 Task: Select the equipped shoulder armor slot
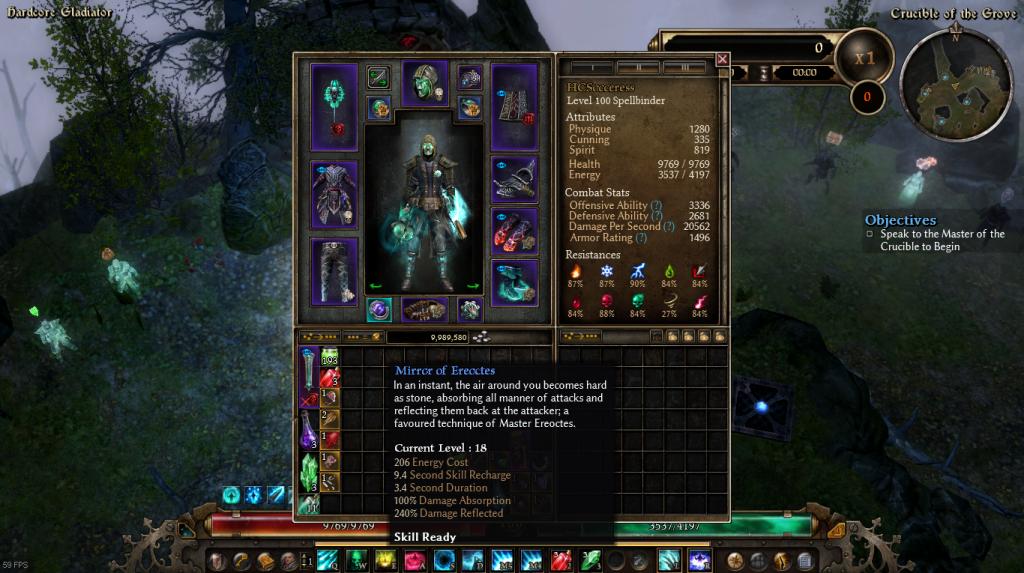pos(514,178)
